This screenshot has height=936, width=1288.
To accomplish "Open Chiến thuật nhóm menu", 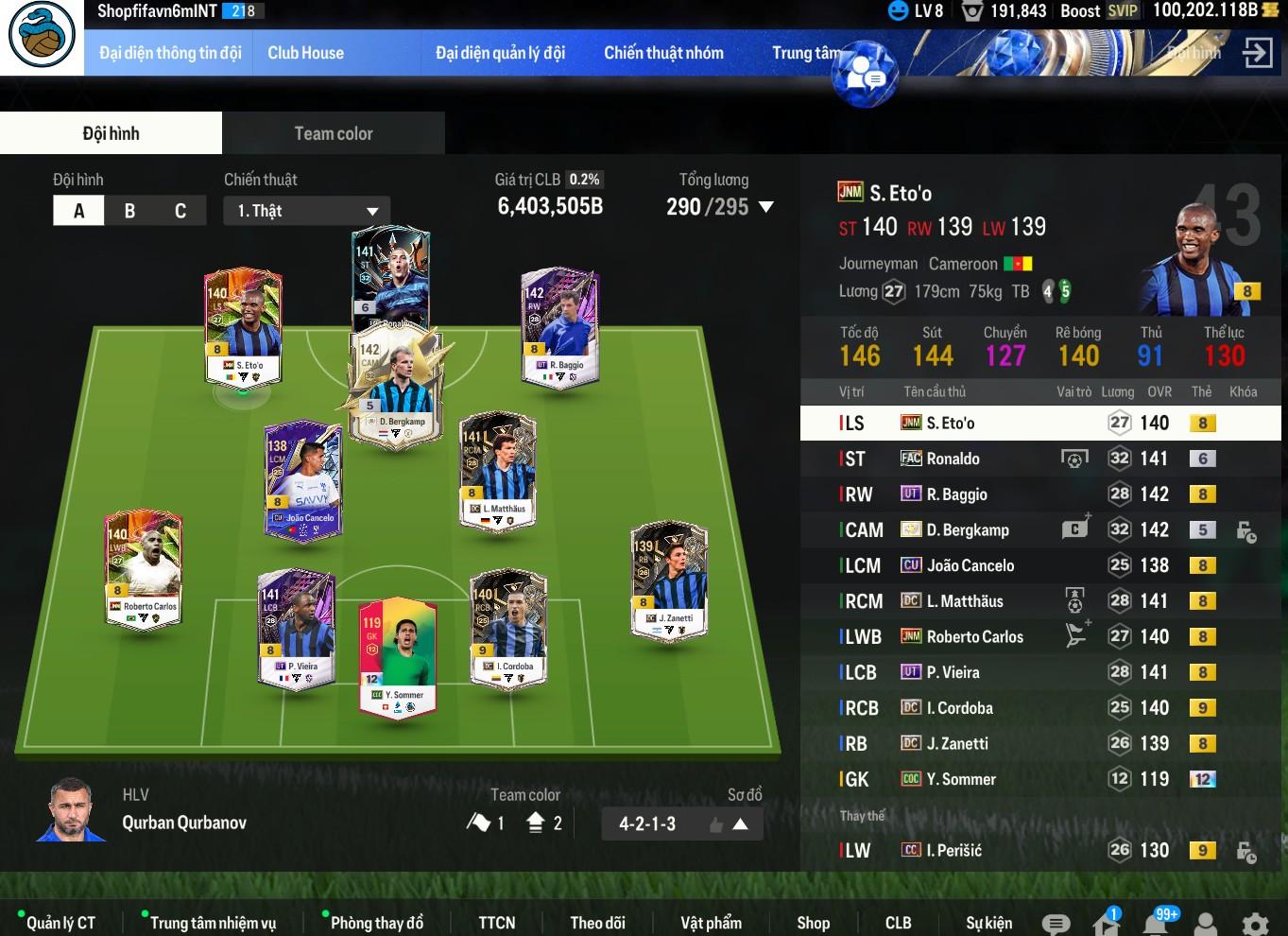I will (663, 53).
